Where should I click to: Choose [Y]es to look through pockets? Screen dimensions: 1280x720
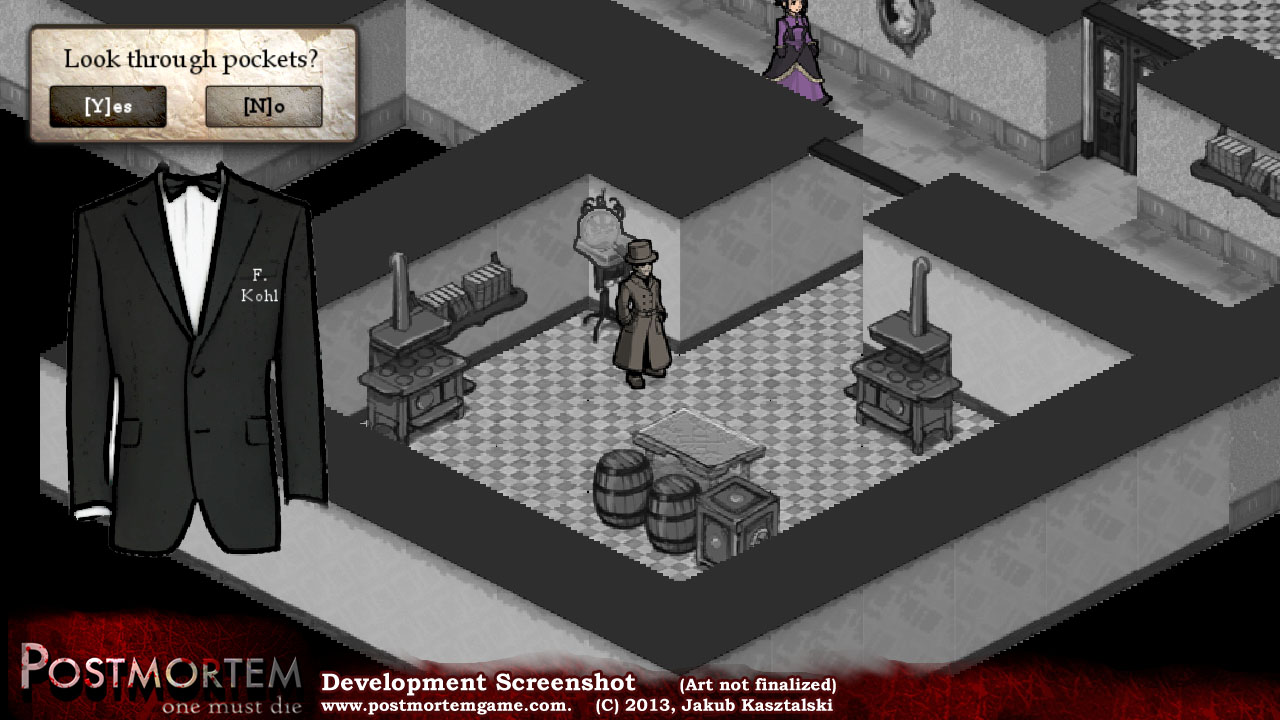(106, 105)
